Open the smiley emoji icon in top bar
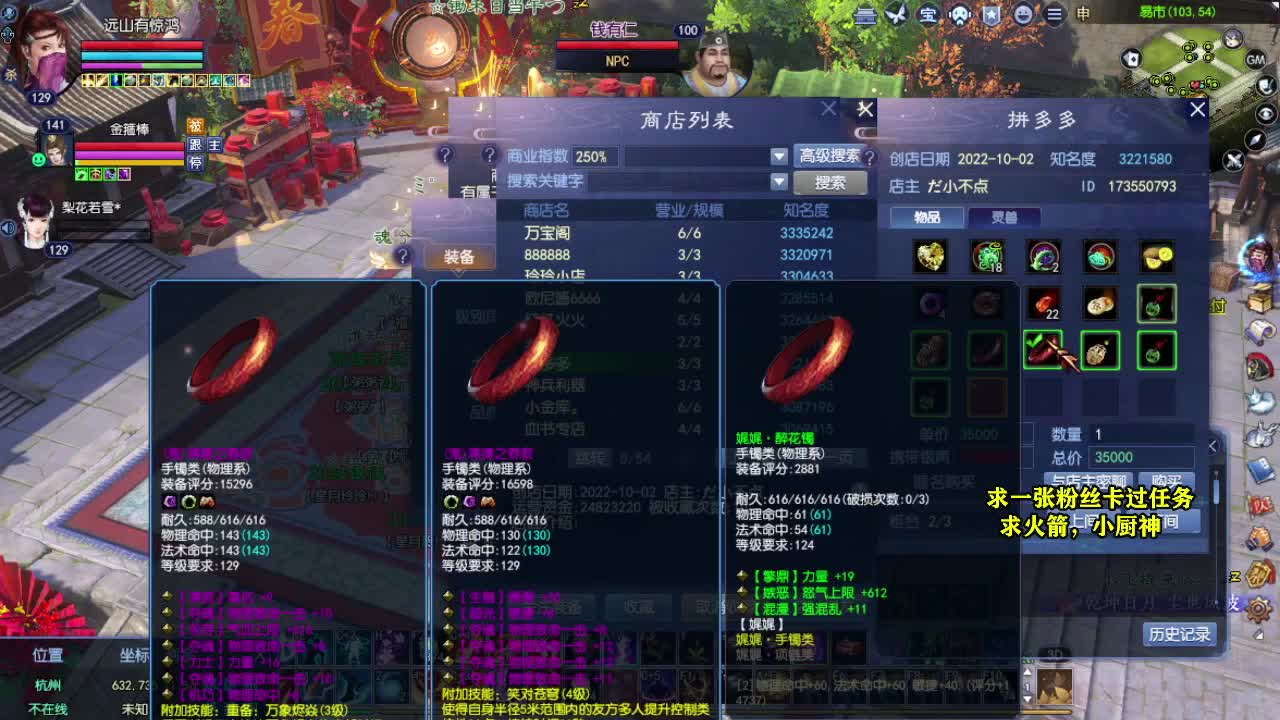Viewport: 1280px width, 720px height. click(1023, 15)
